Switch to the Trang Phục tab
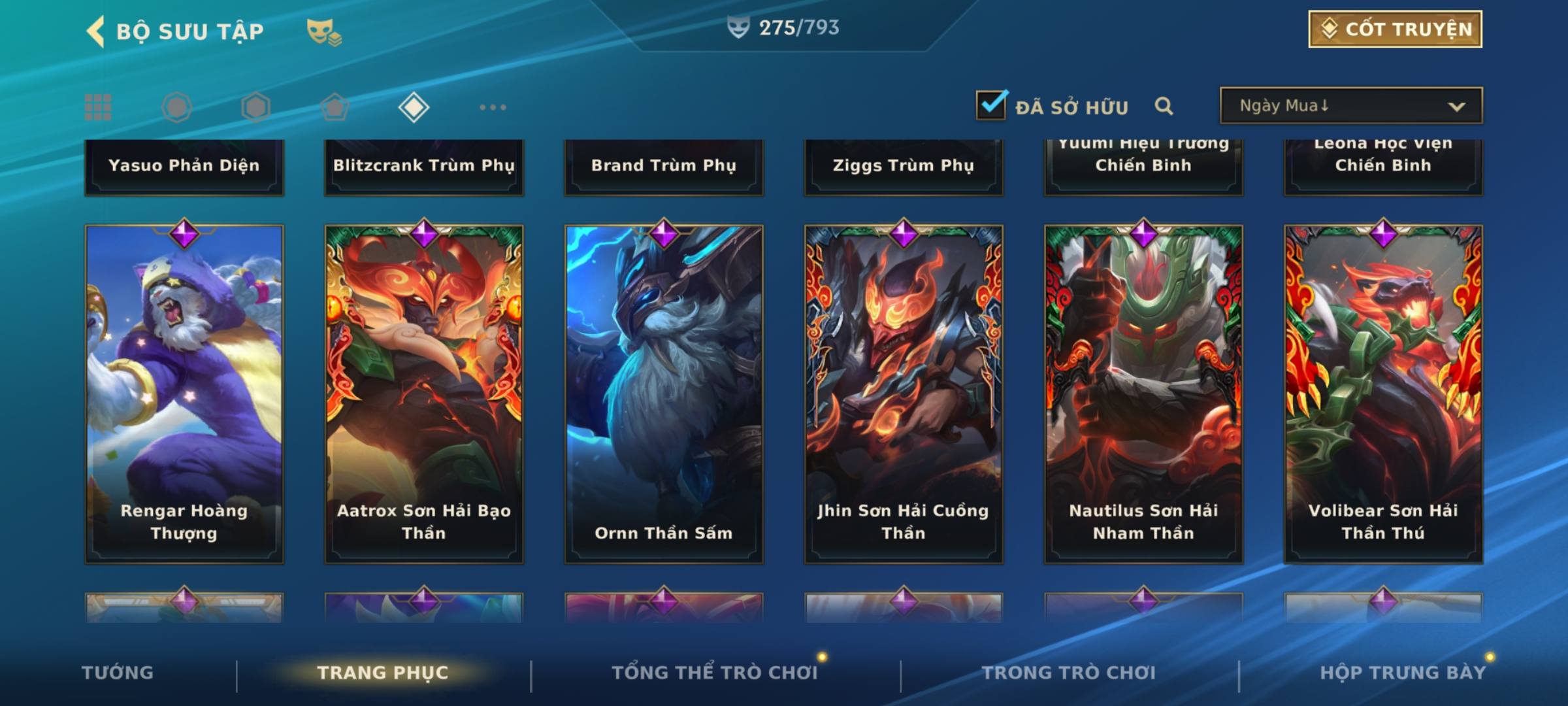 click(x=383, y=673)
